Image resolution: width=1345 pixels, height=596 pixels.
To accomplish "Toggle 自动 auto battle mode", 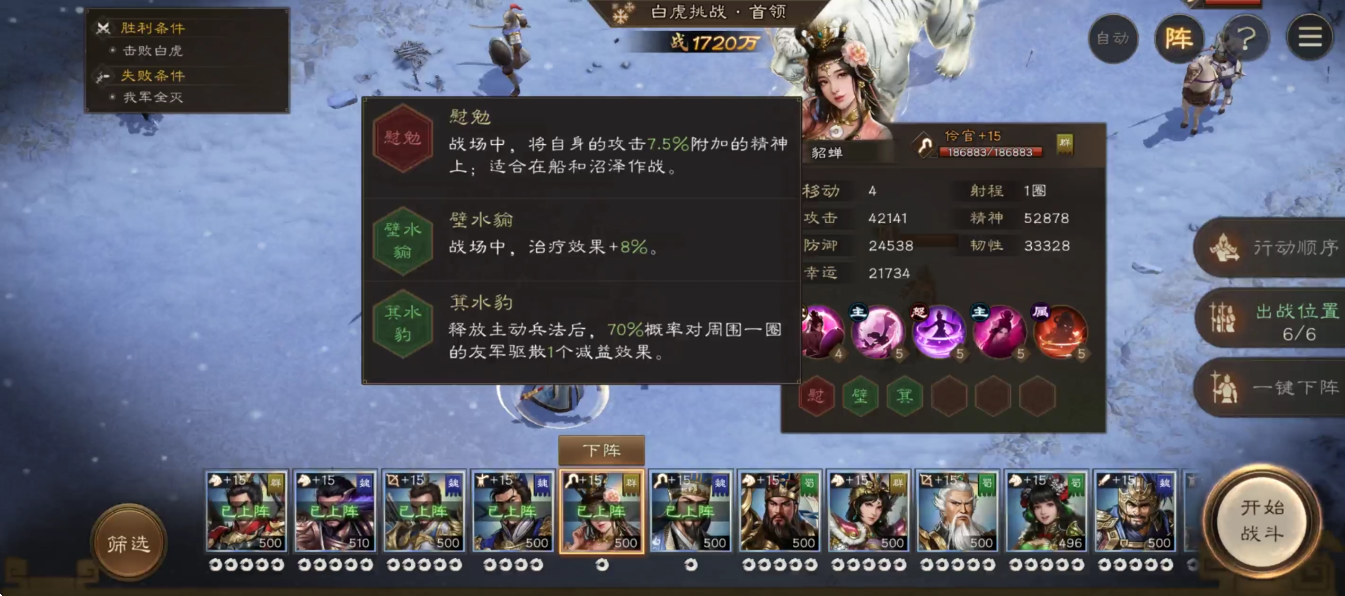I will tap(1113, 39).
